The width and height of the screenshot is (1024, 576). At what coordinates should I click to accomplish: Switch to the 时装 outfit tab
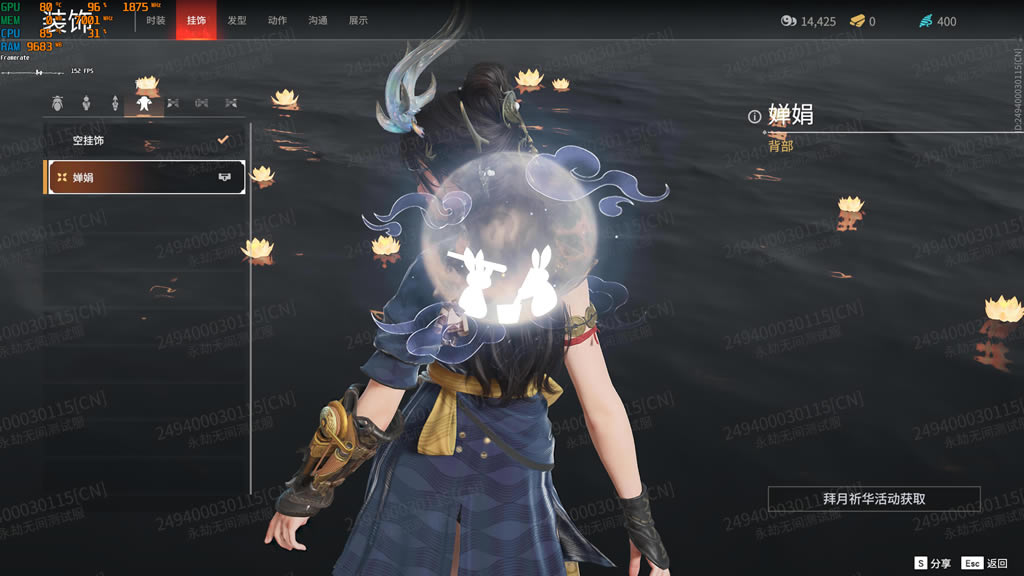[156, 20]
